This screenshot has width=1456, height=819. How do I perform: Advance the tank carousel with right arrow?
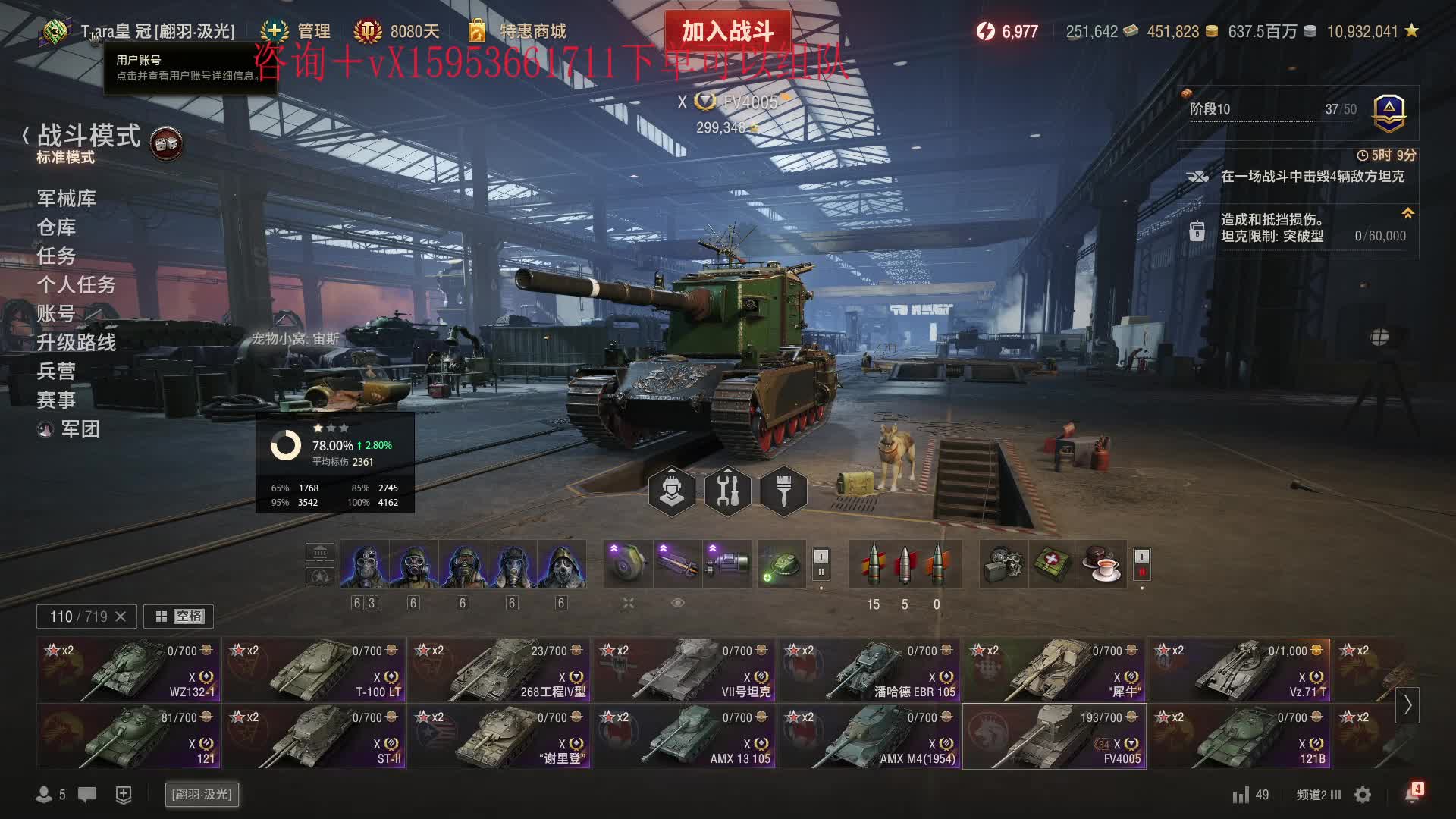click(x=1407, y=704)
